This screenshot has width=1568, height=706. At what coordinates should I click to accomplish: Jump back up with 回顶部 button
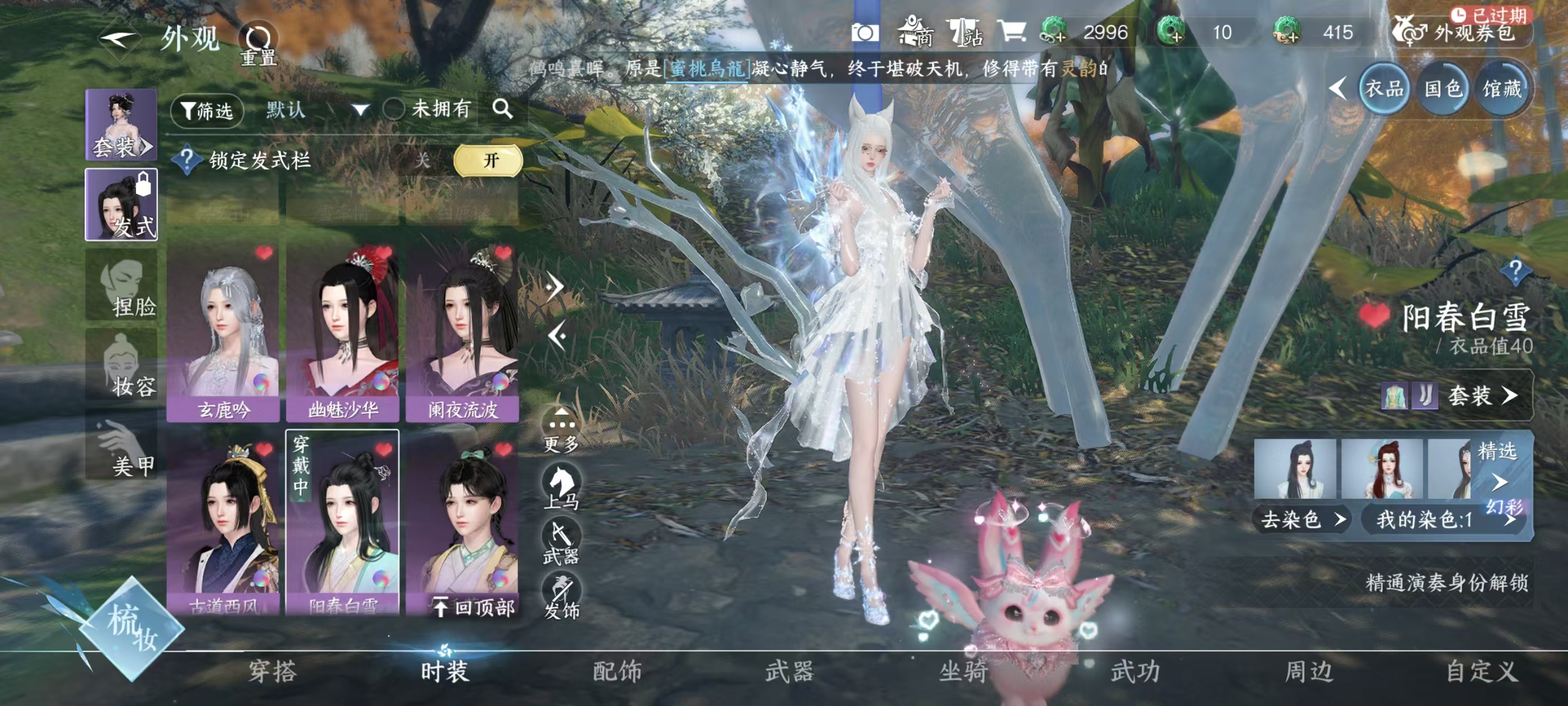coord(474,607)
